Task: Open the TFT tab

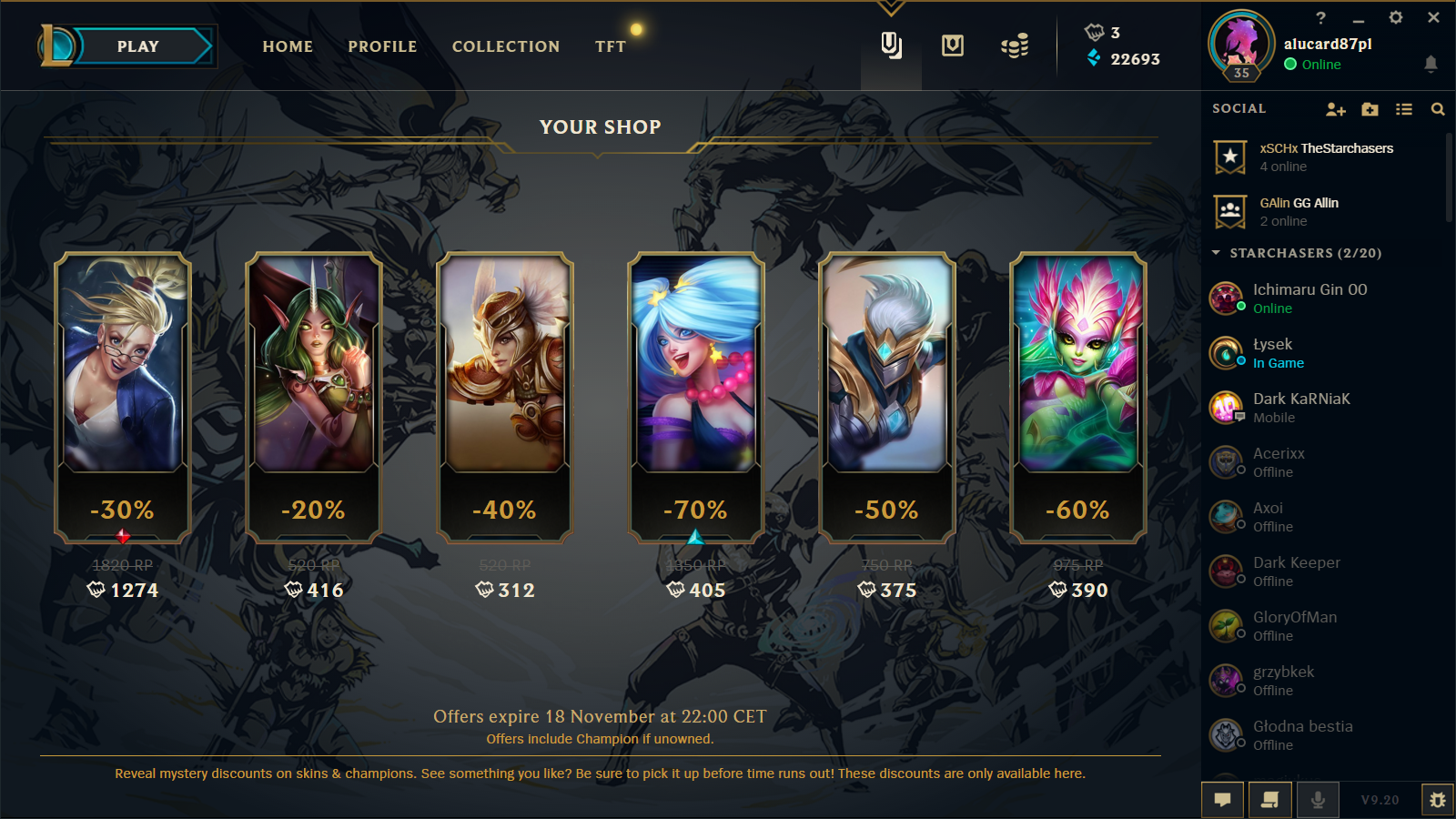Action: (611, 46)
